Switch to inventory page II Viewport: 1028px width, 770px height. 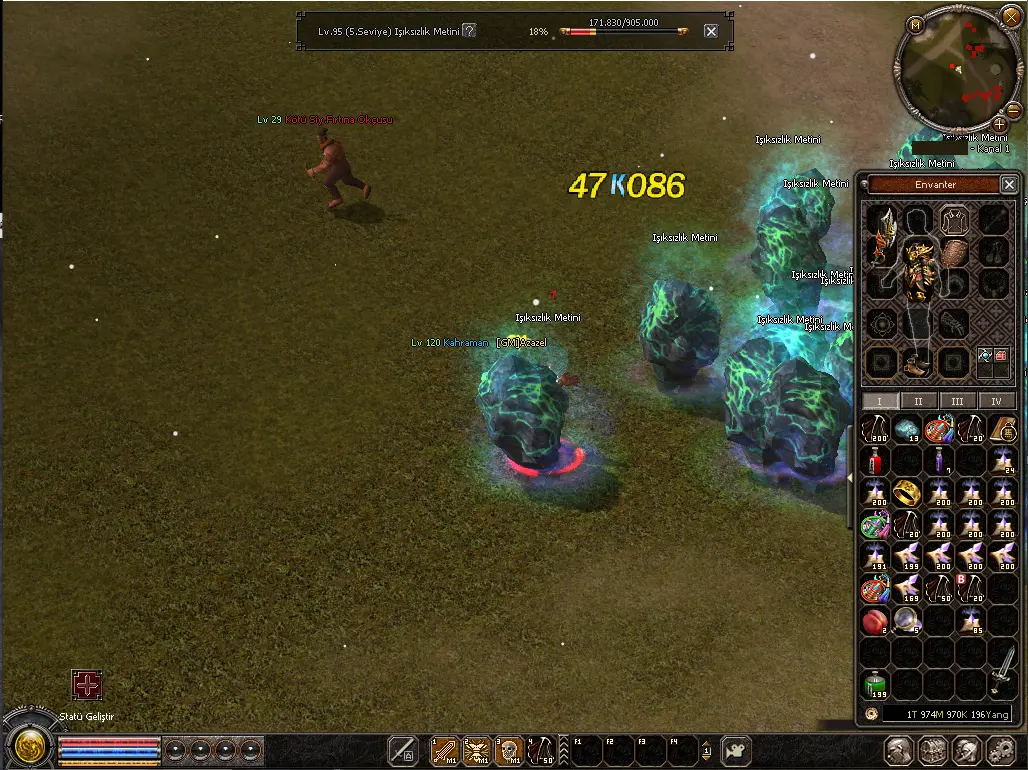pyautogui.click(x=918, y=401)
